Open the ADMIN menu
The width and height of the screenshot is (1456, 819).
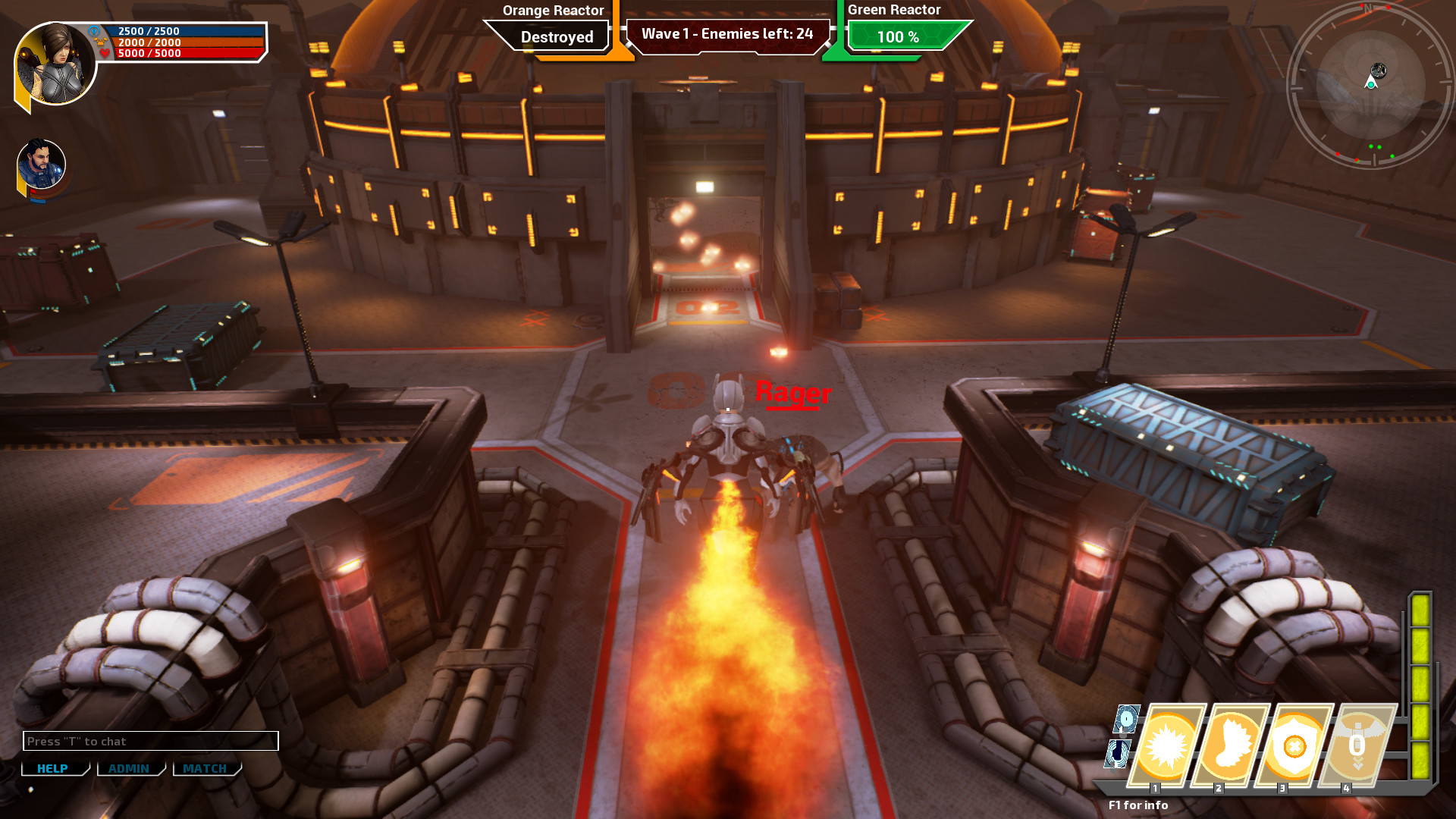[x=130, y=768]
